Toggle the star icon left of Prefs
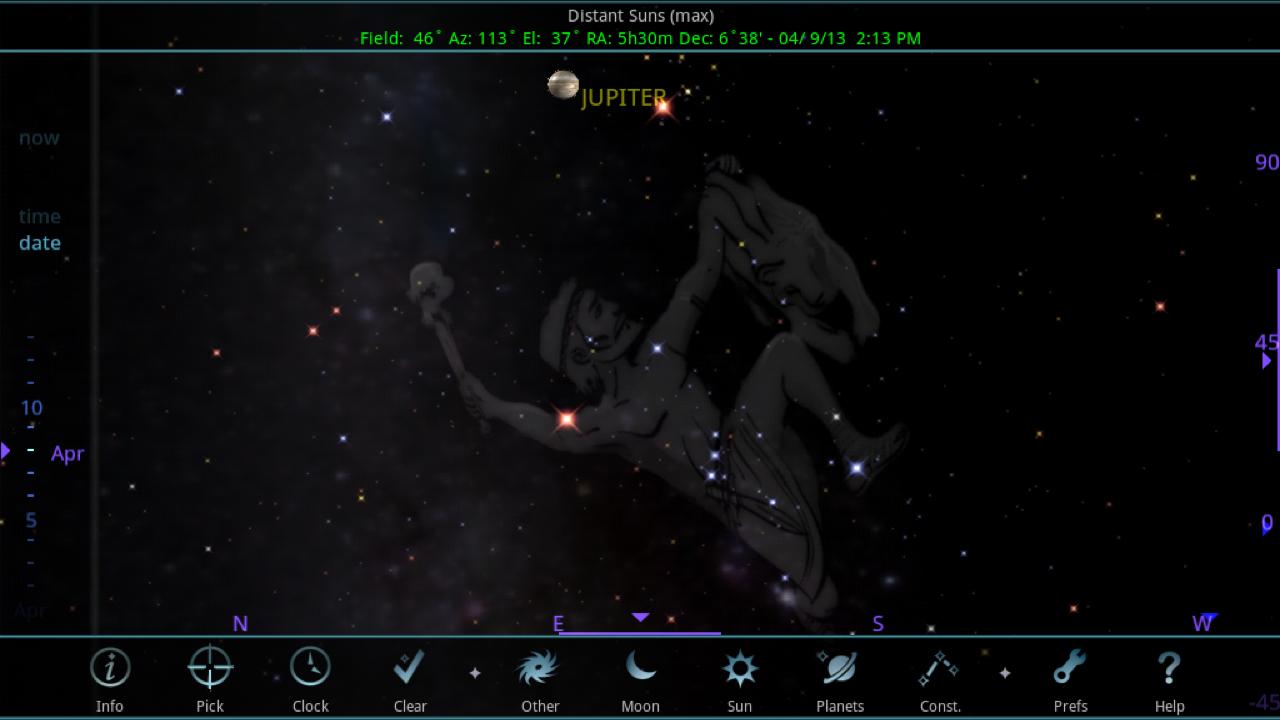 pos(1004,675)
